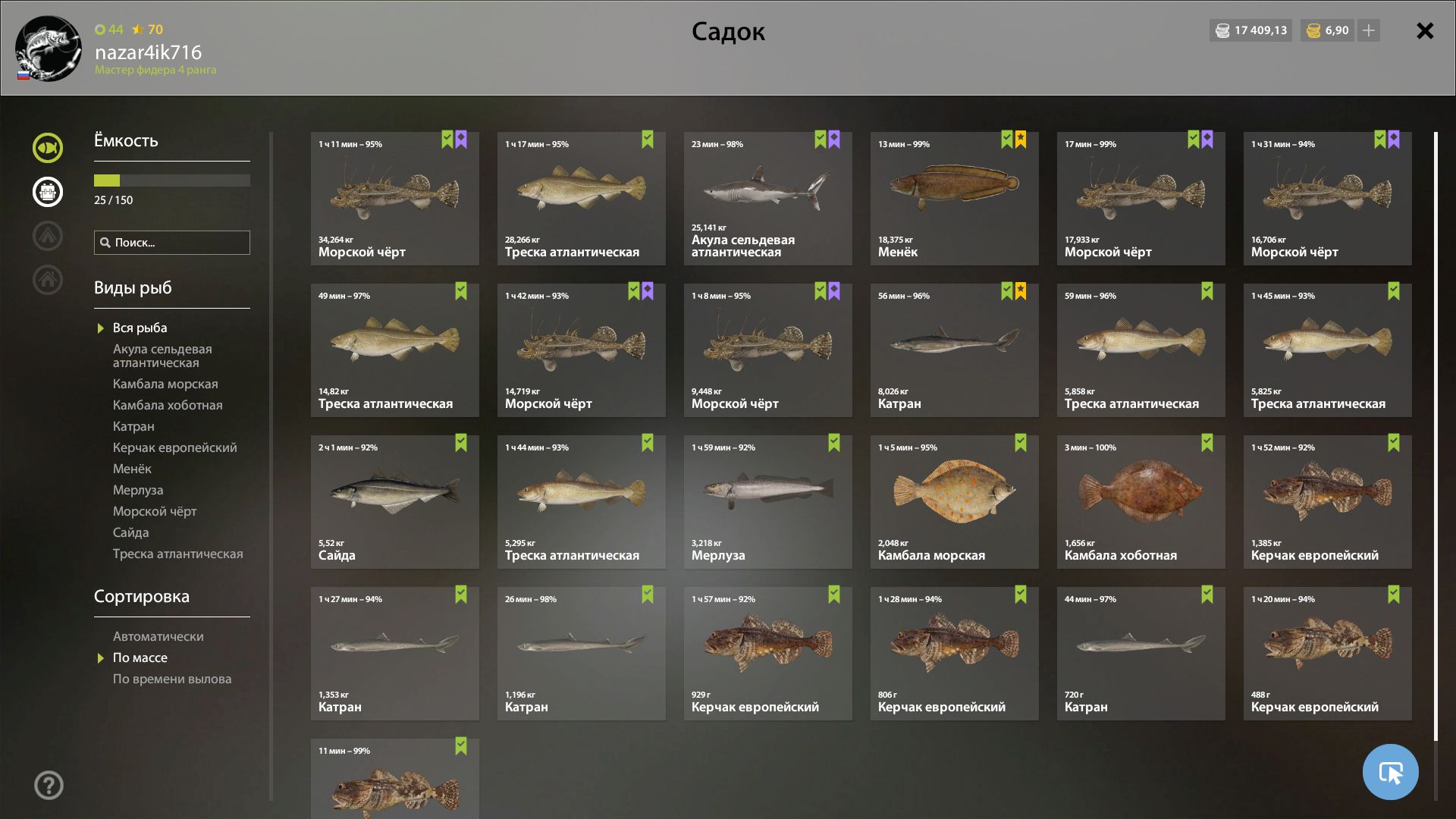Choose the Мерлуза fish card
This screenshot has height=819, width=1456.
pos(767,502)
